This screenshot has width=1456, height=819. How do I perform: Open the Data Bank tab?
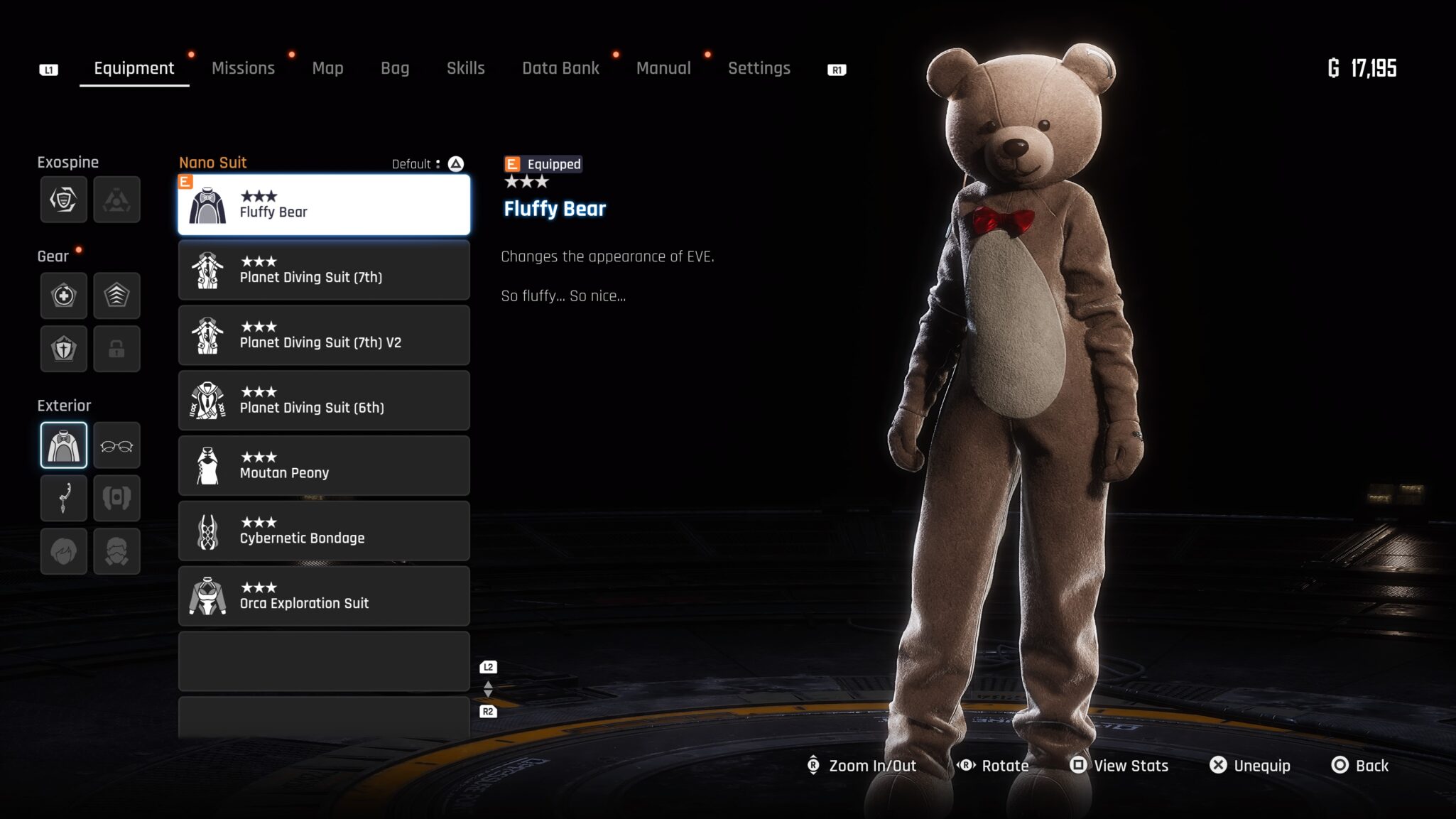(560, 68)
